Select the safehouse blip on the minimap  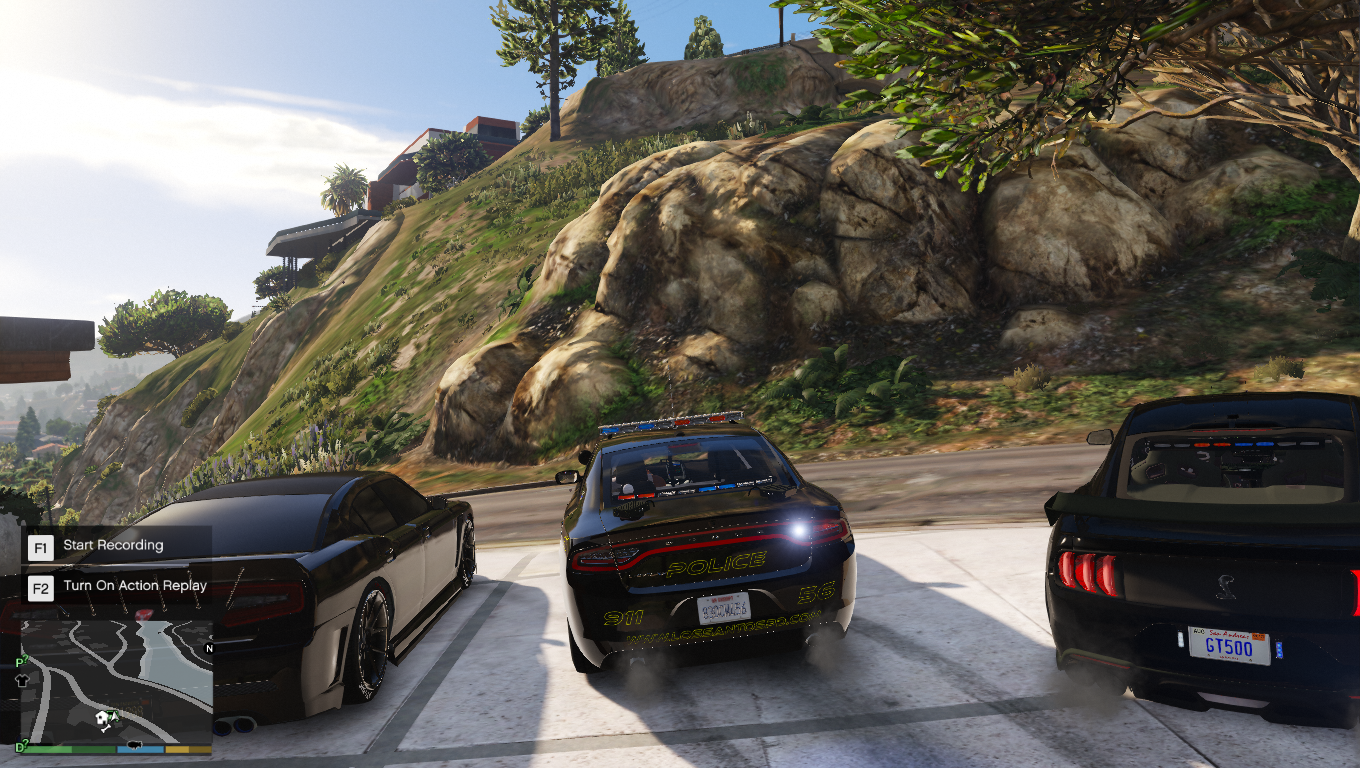point(102,718)
